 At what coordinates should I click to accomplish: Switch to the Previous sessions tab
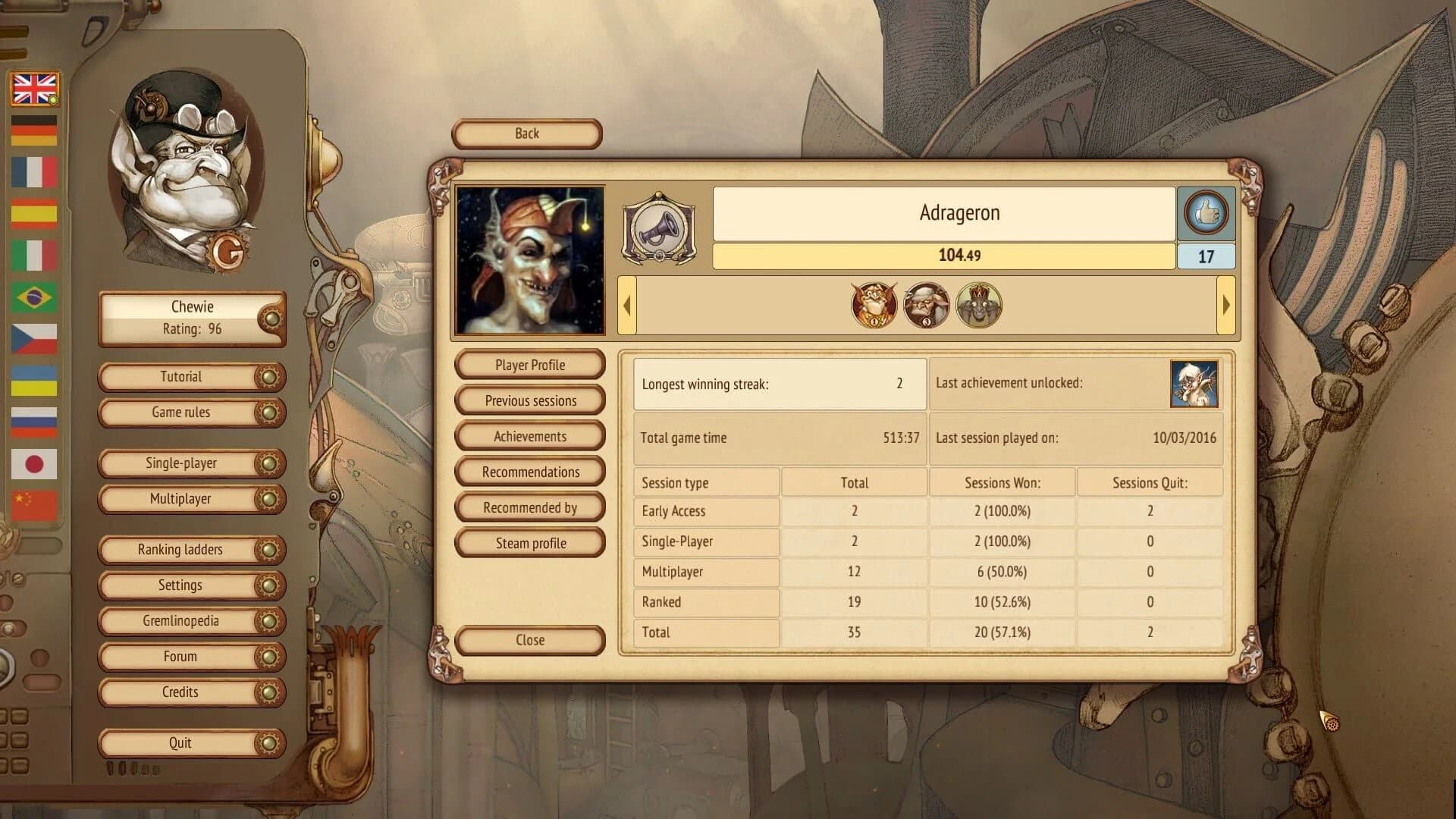tap(529, 400)
